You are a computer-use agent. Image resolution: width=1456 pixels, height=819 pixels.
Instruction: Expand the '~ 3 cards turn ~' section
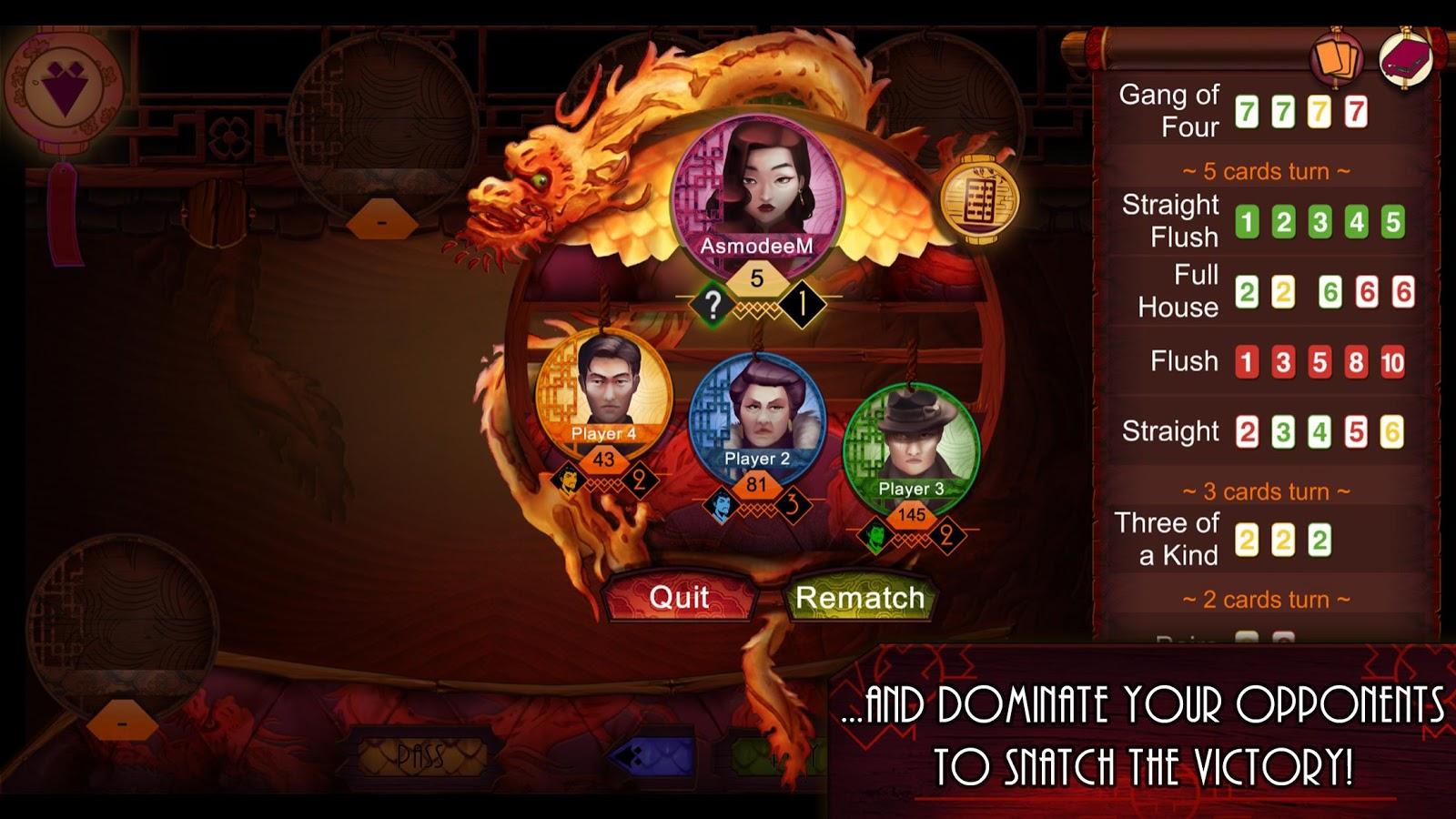pos(1265,491)
